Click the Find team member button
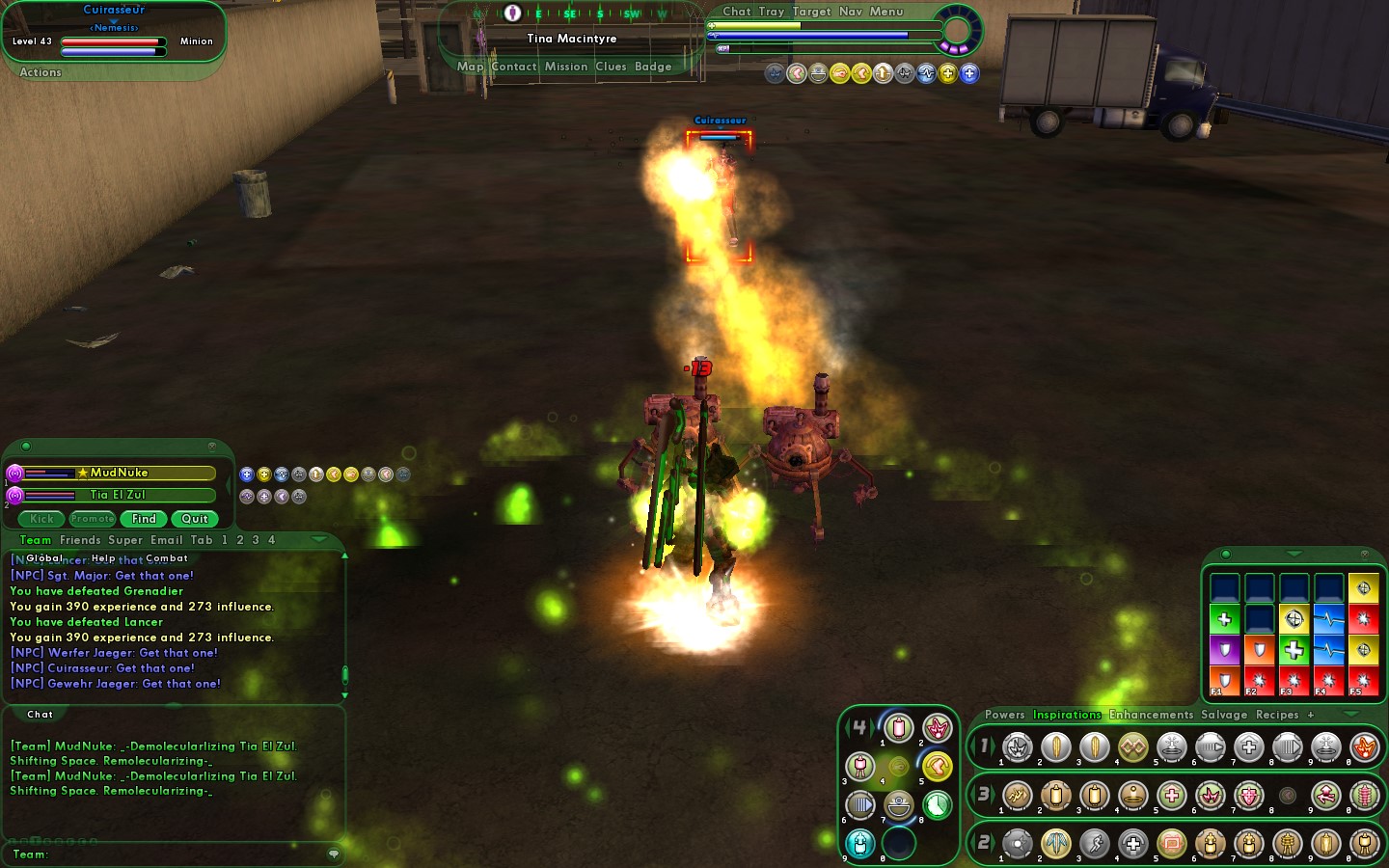 [x=144, y=519]
